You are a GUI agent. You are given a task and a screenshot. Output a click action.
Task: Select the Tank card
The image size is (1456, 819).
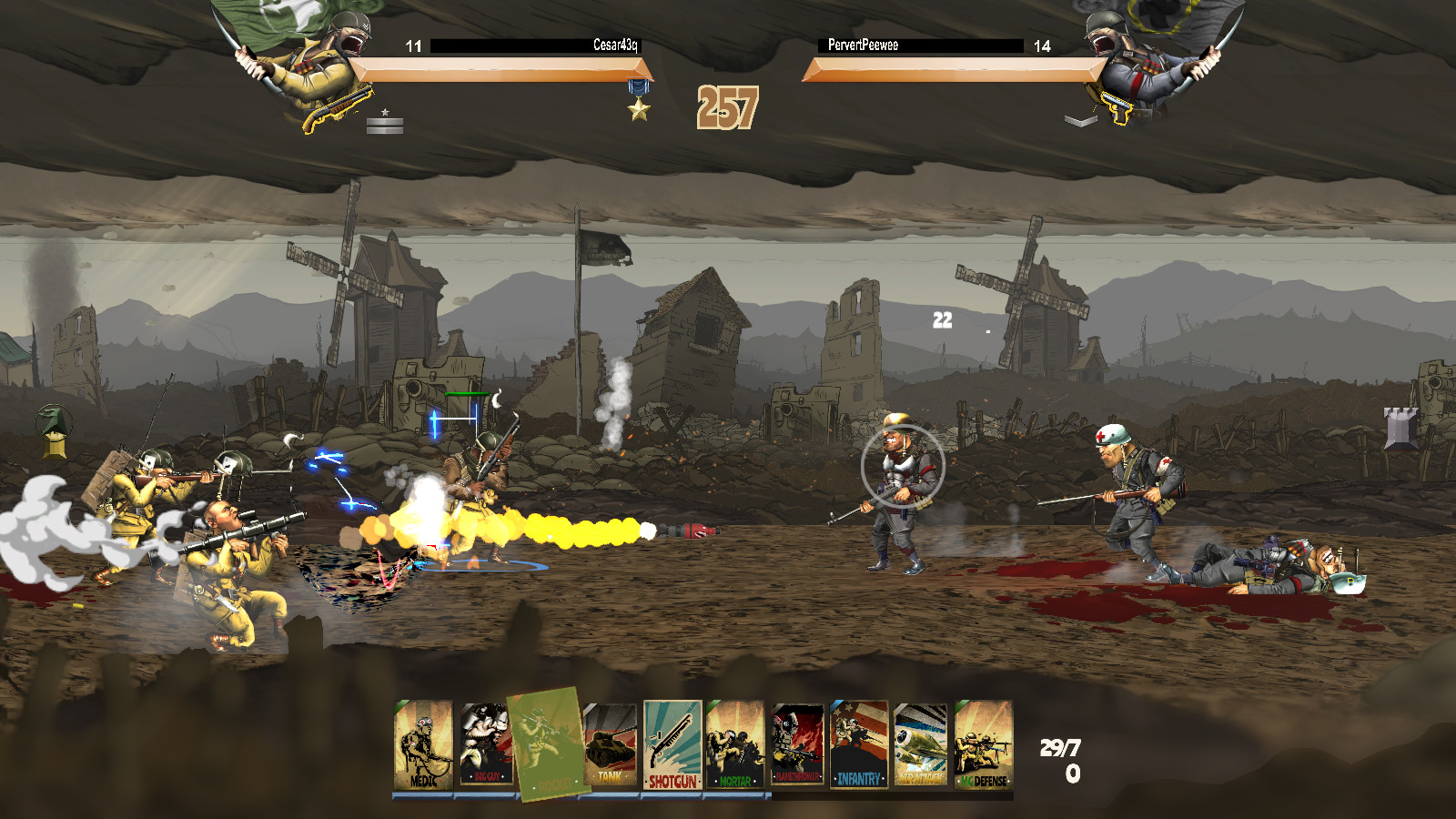point(609,745)
